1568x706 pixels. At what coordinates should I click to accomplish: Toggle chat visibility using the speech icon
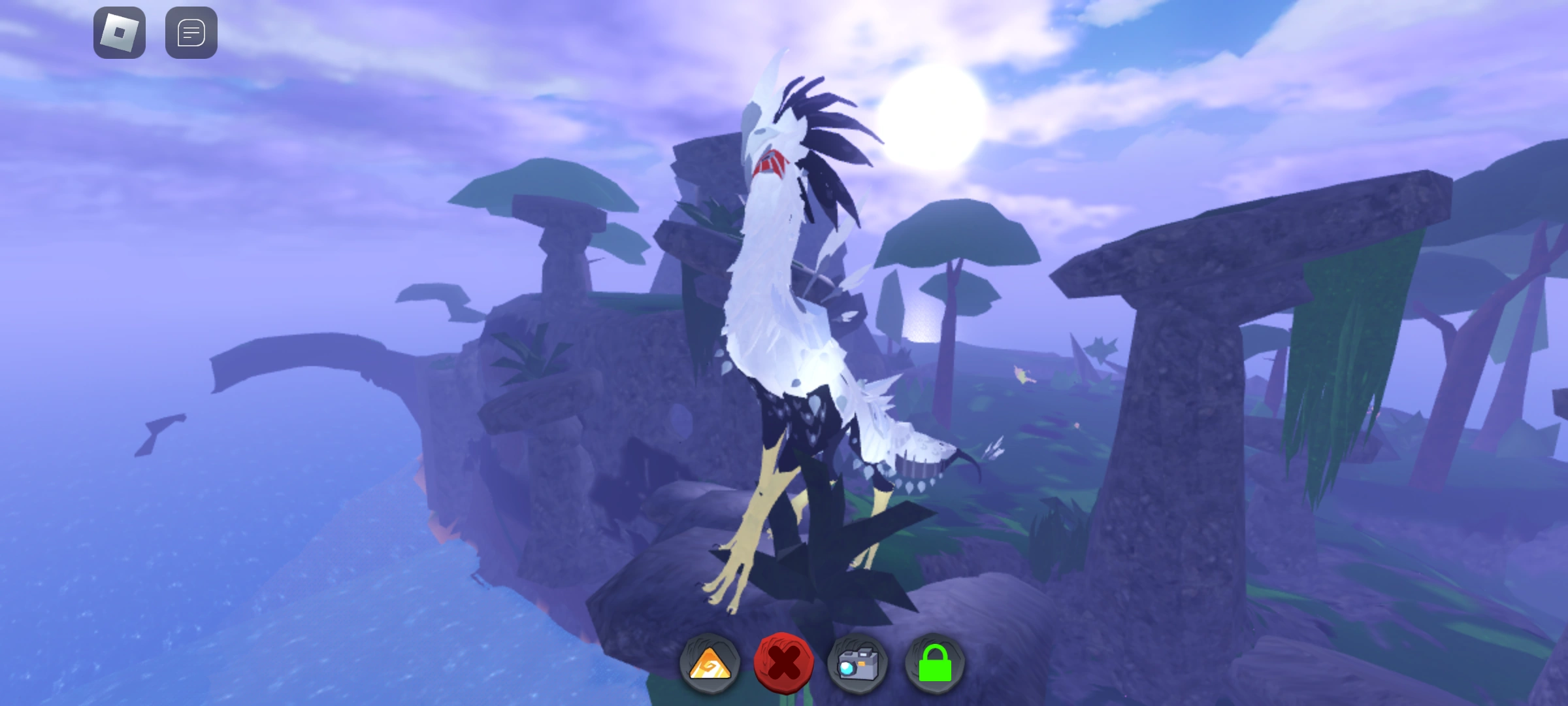(191, 33)
